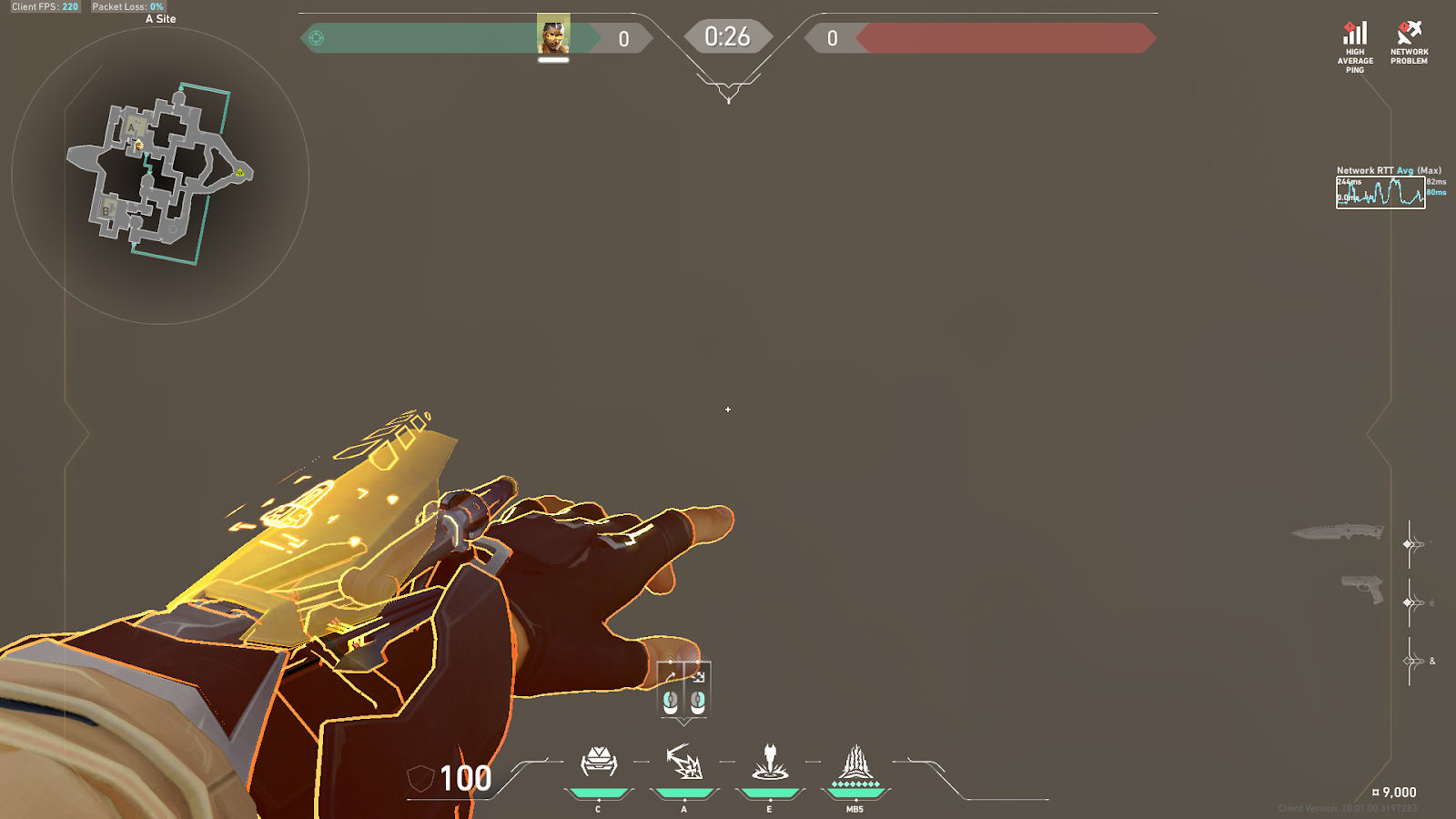Click the High Average Ping warning icon

1355,36
